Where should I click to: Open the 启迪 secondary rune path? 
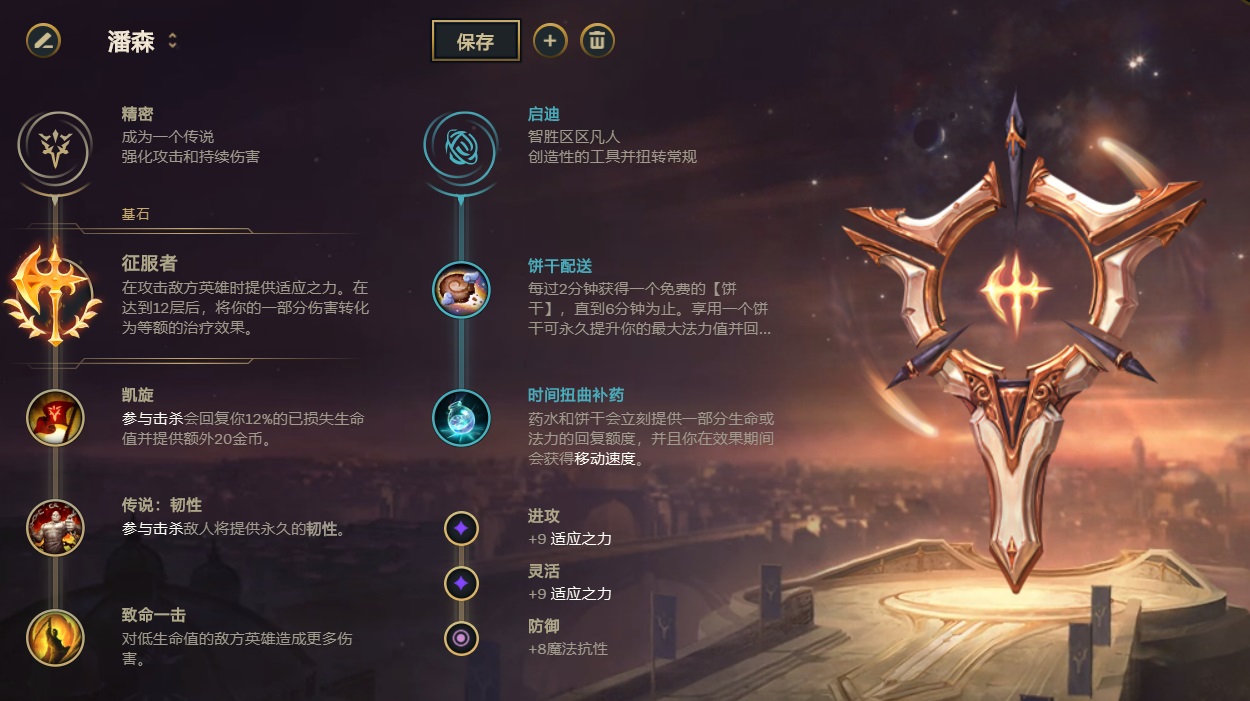(x=461, y=145)
